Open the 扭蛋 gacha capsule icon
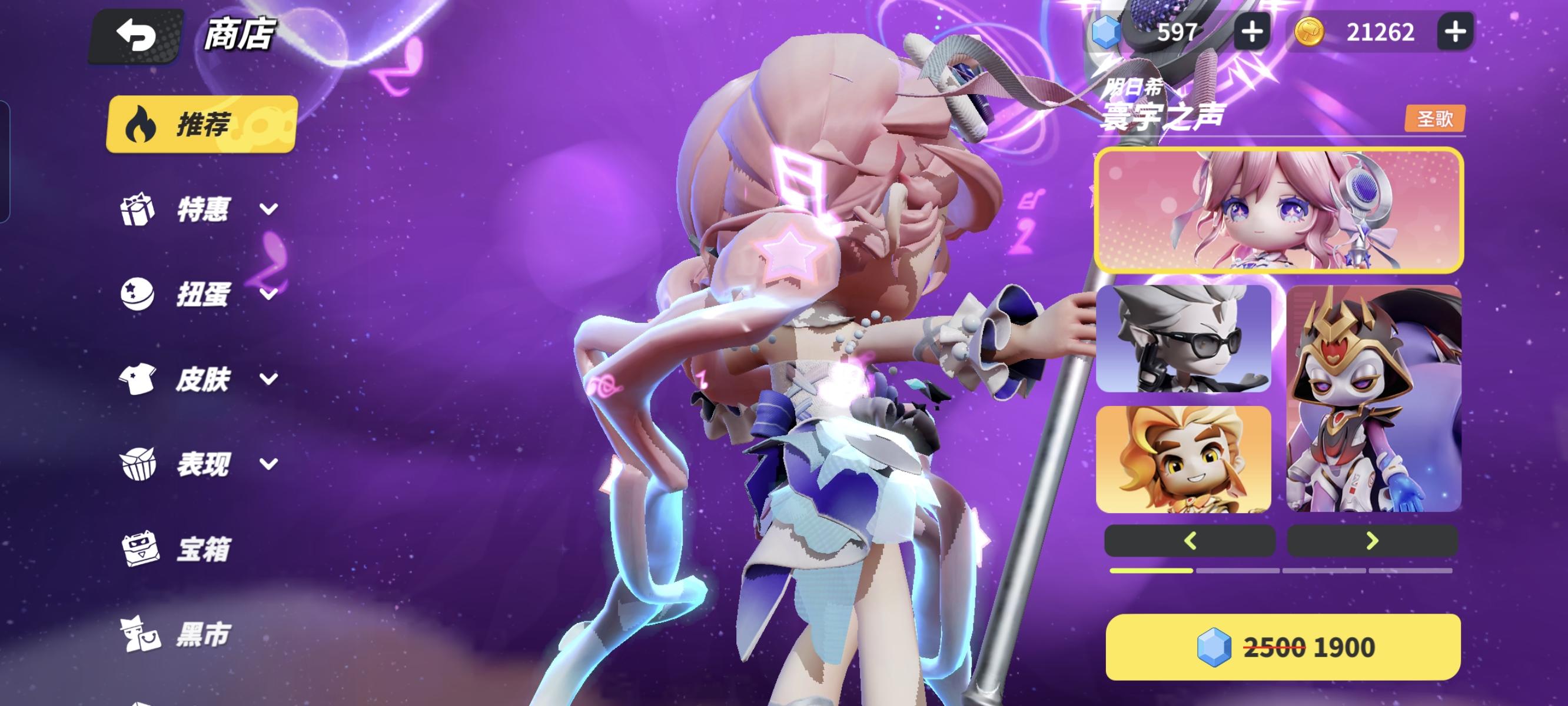1568x706 pixels. (x=138, y=295)
